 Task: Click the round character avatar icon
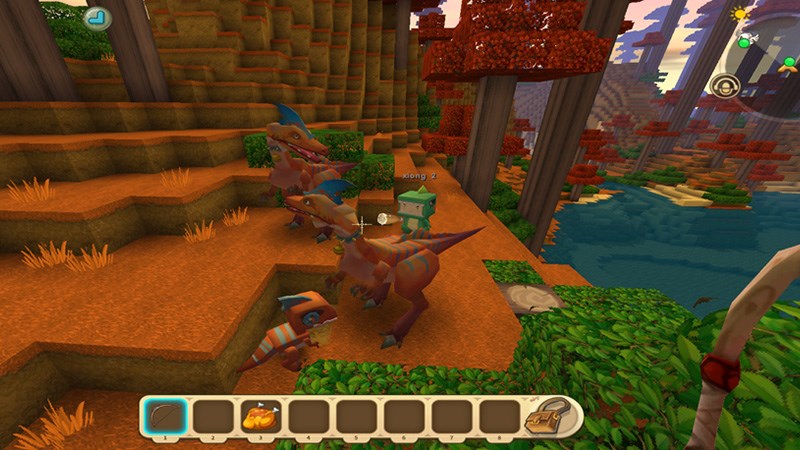pyautogui.click(x=726, y=86)
